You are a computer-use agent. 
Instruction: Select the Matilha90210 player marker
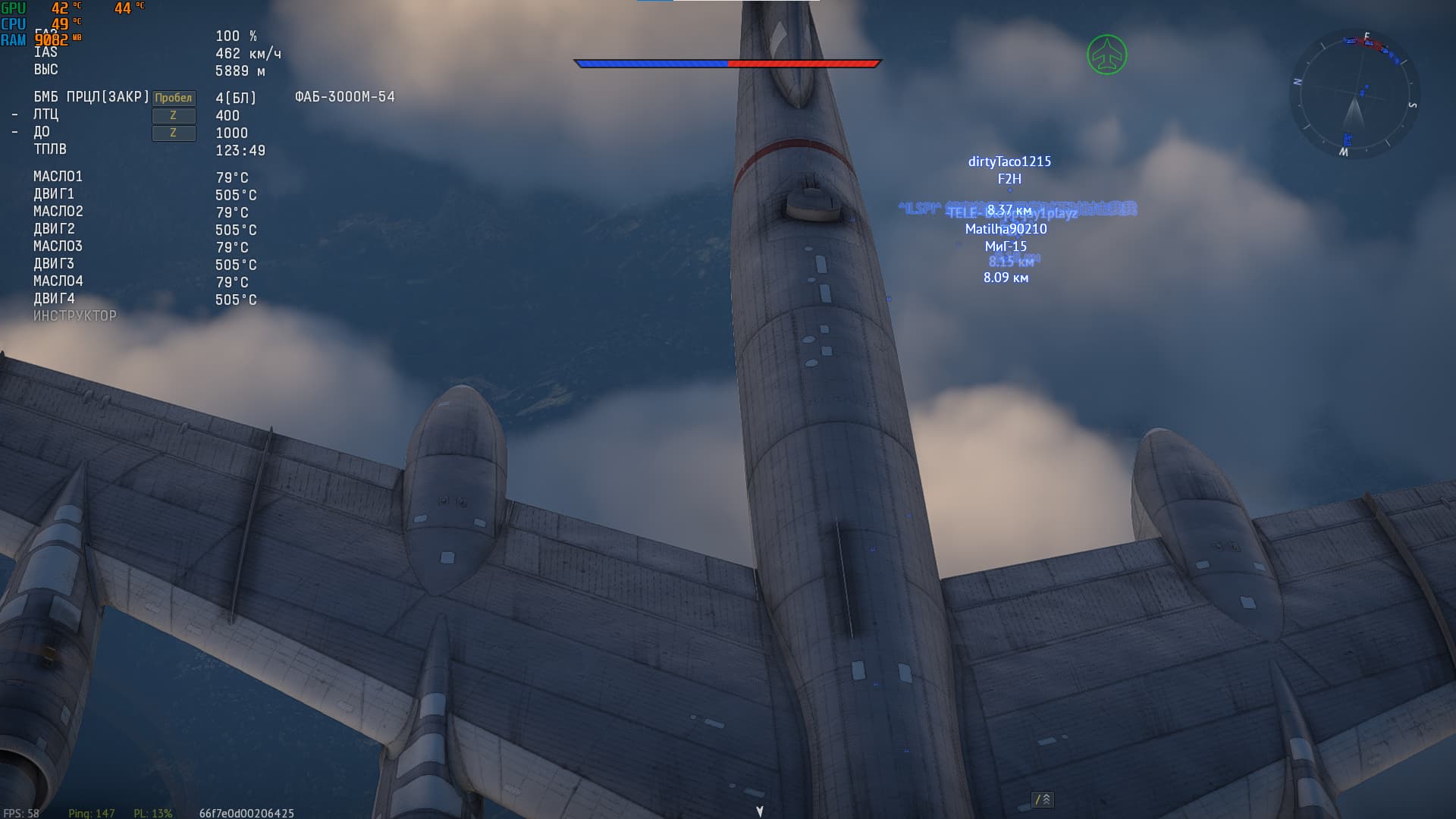tap(1006, 229)
